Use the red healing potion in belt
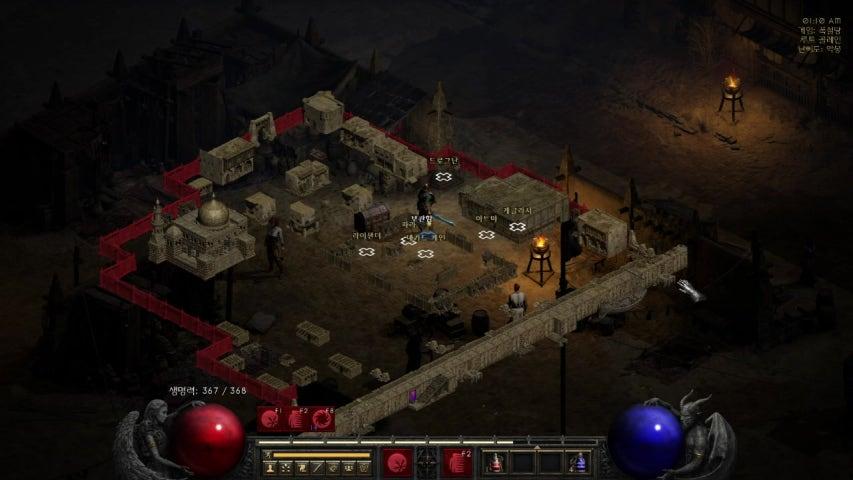The image size is (853, 480). (x=496, y=462)
